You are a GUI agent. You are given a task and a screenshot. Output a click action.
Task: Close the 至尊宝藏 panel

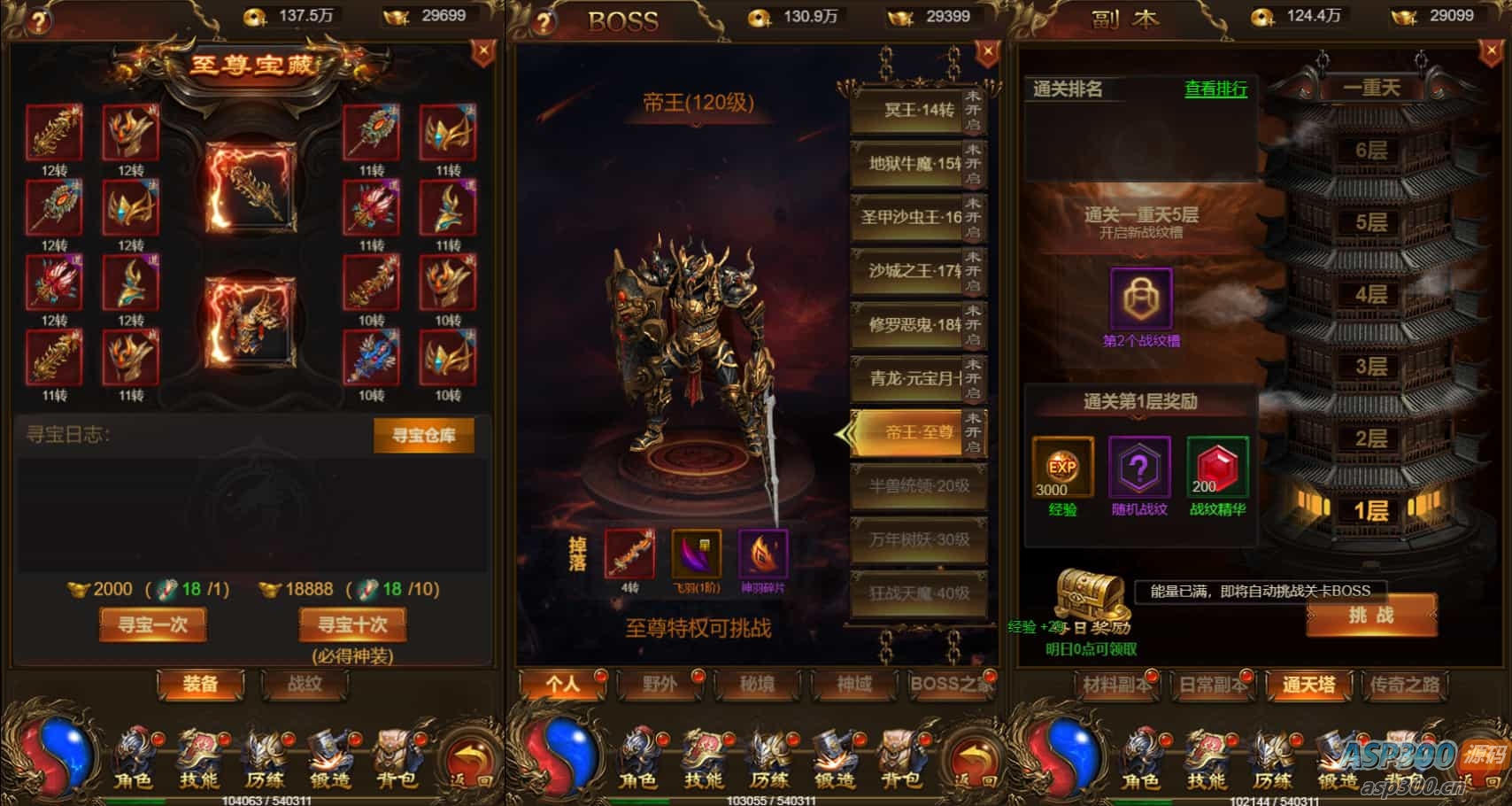click(x=482, y=52)
